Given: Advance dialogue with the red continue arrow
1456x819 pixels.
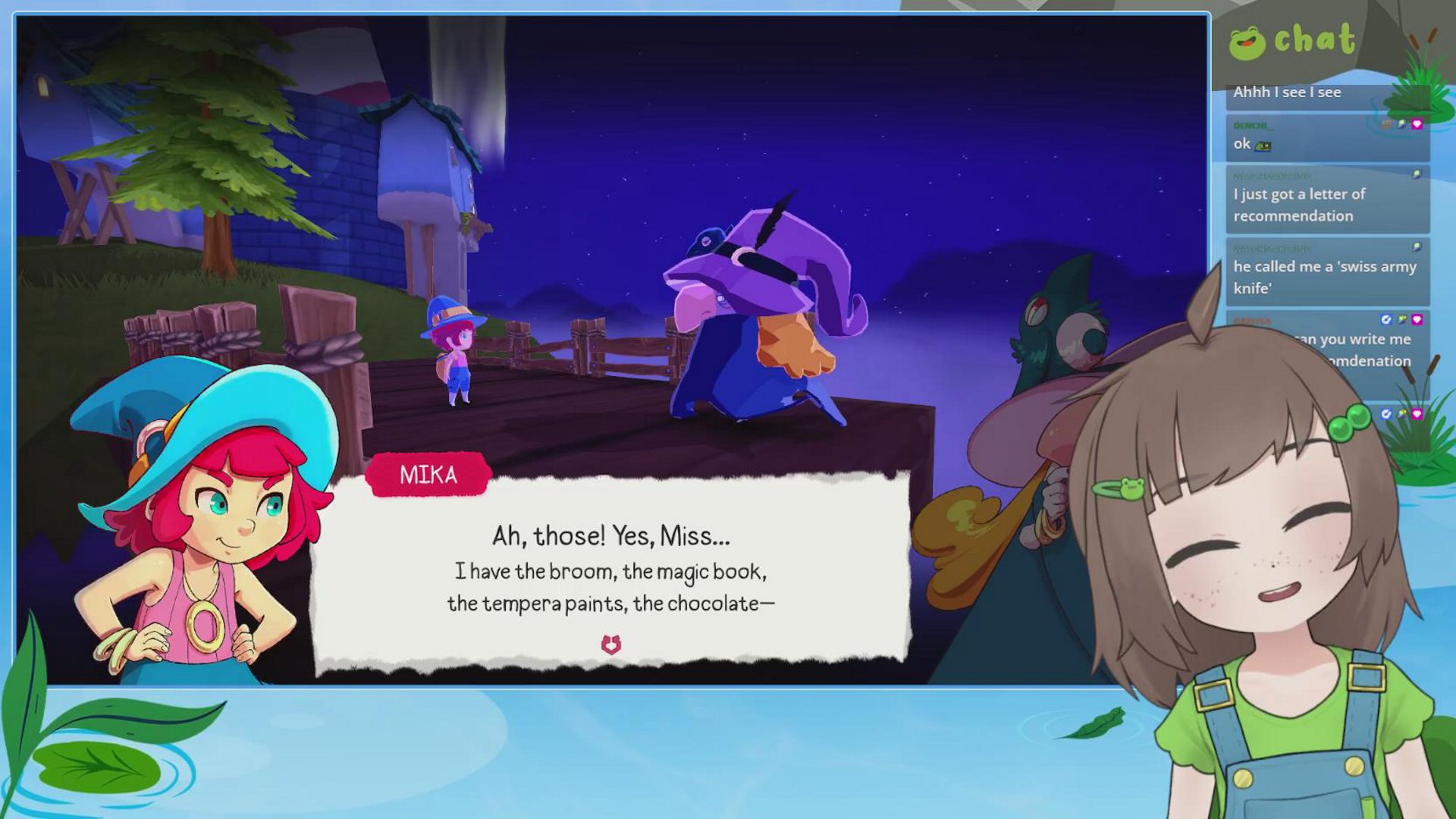Looking at the screenshot, I should [611, 644].
